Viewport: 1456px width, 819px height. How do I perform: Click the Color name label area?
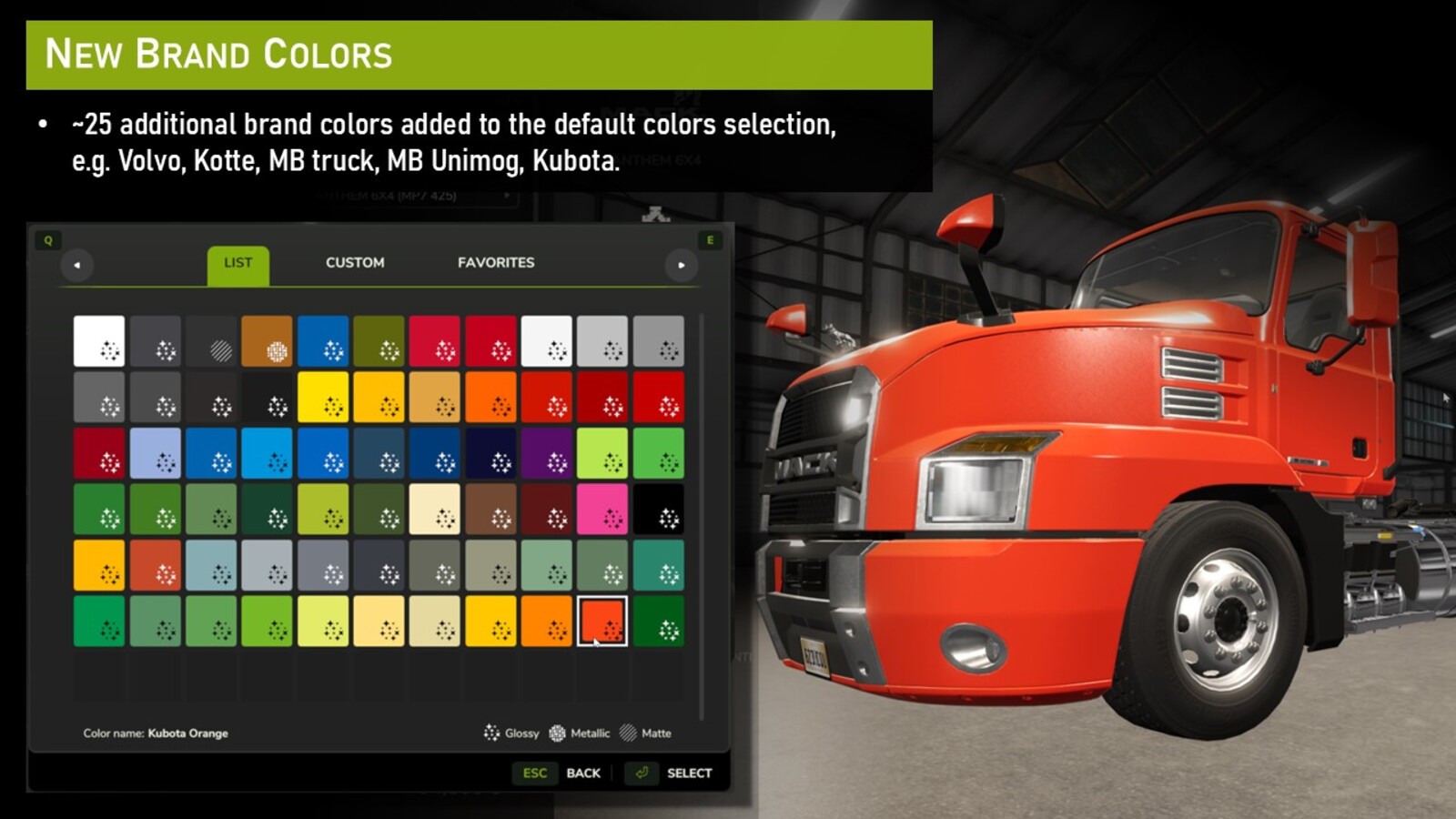point(155,733)
